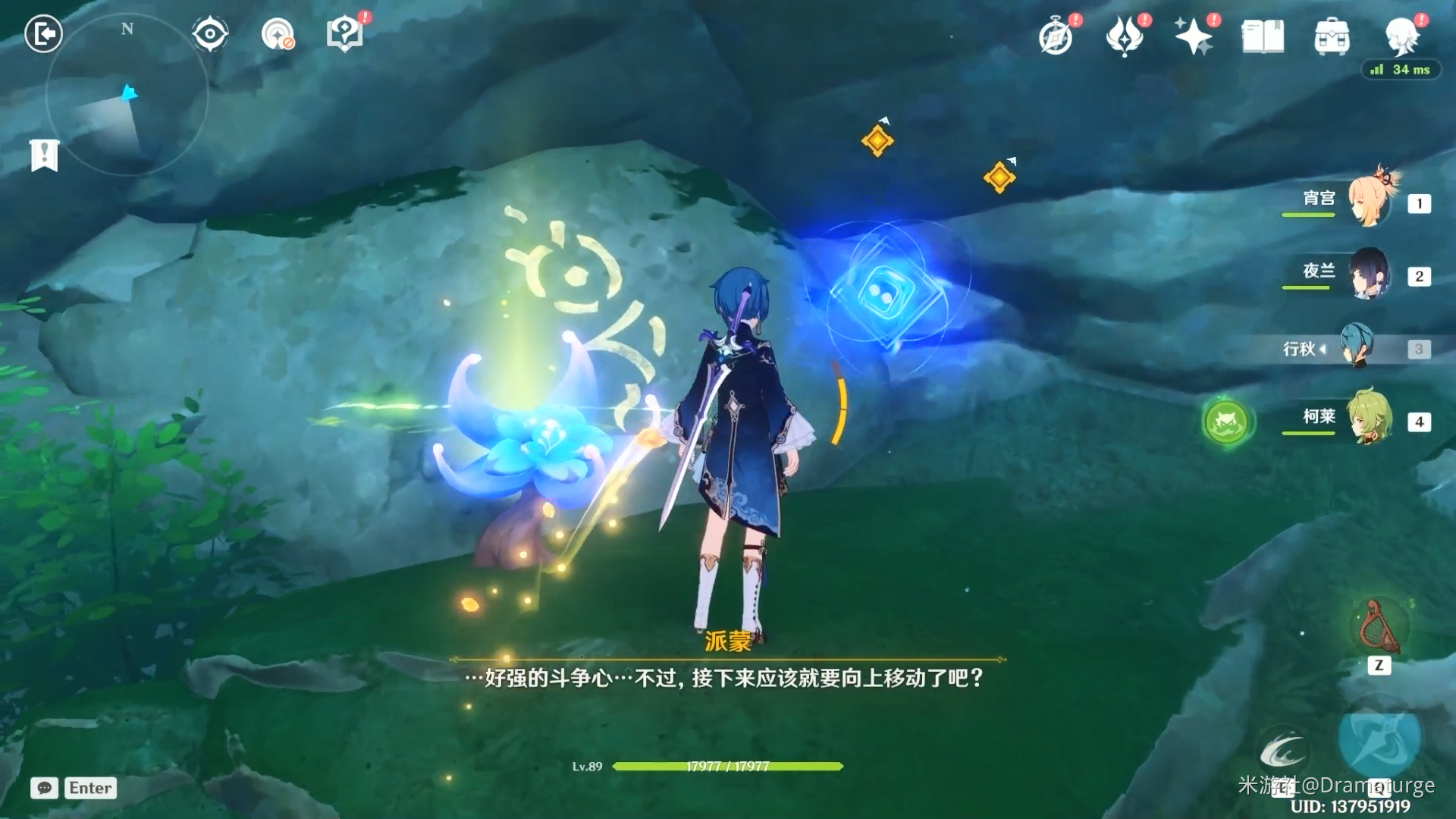Open the winged battle pass icon
Viewport: 1456px width, 819px height.
[x=1125, y=36]
